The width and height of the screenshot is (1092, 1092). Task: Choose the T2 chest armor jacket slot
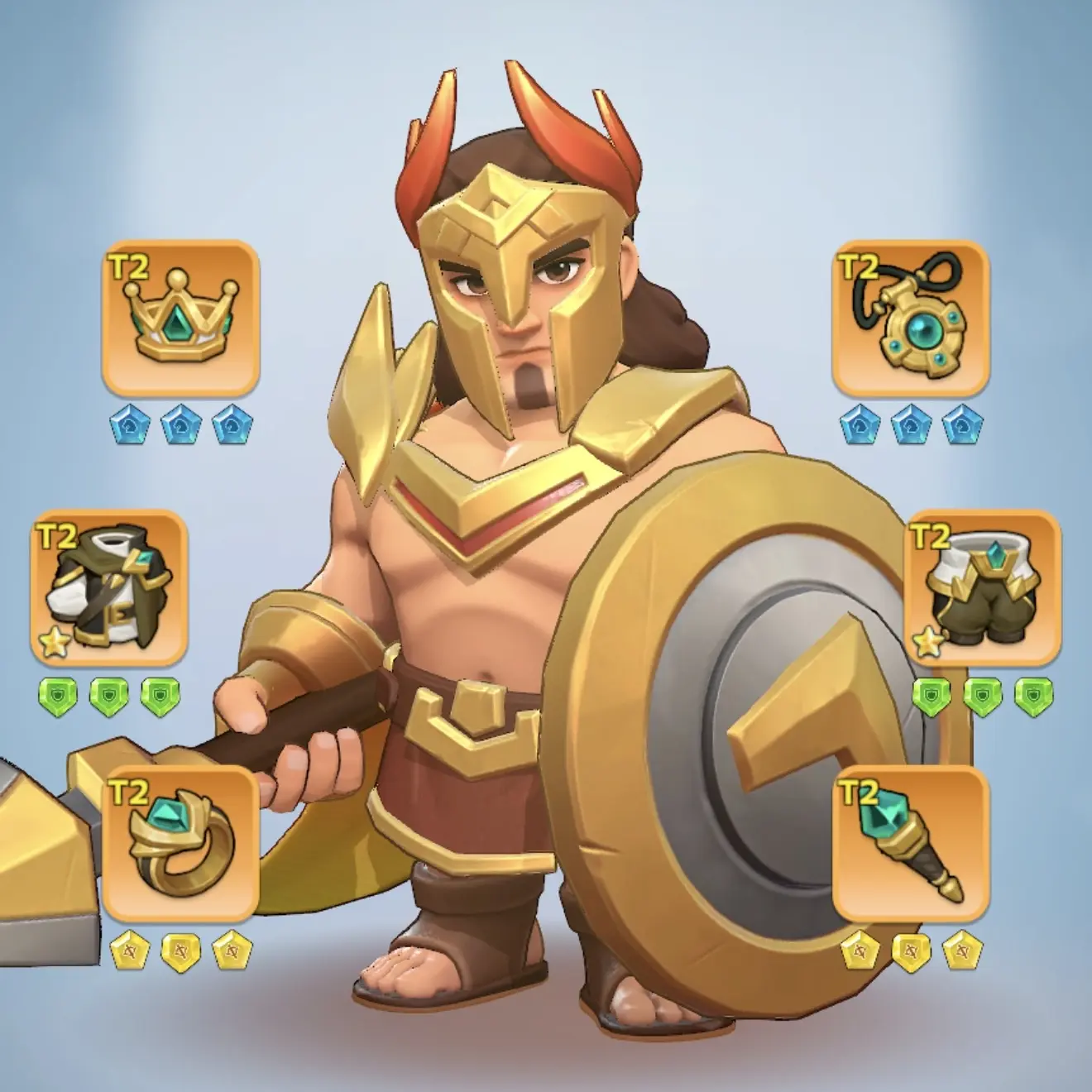(x=109, y=588)
